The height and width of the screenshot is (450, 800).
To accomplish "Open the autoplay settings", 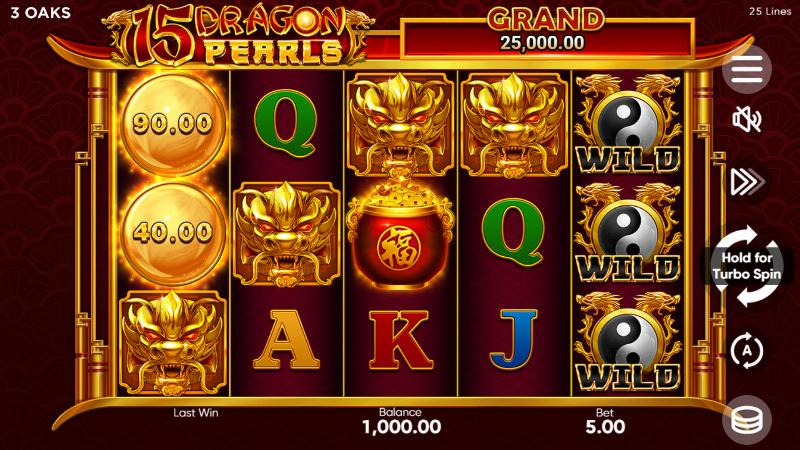I will 746,350.
